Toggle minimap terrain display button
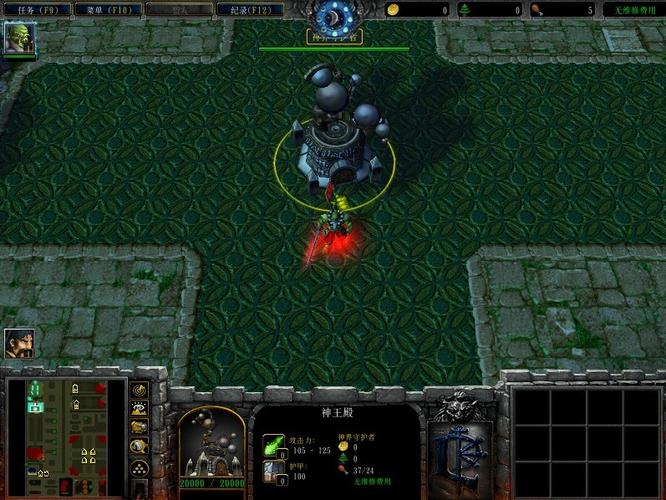 139,408
